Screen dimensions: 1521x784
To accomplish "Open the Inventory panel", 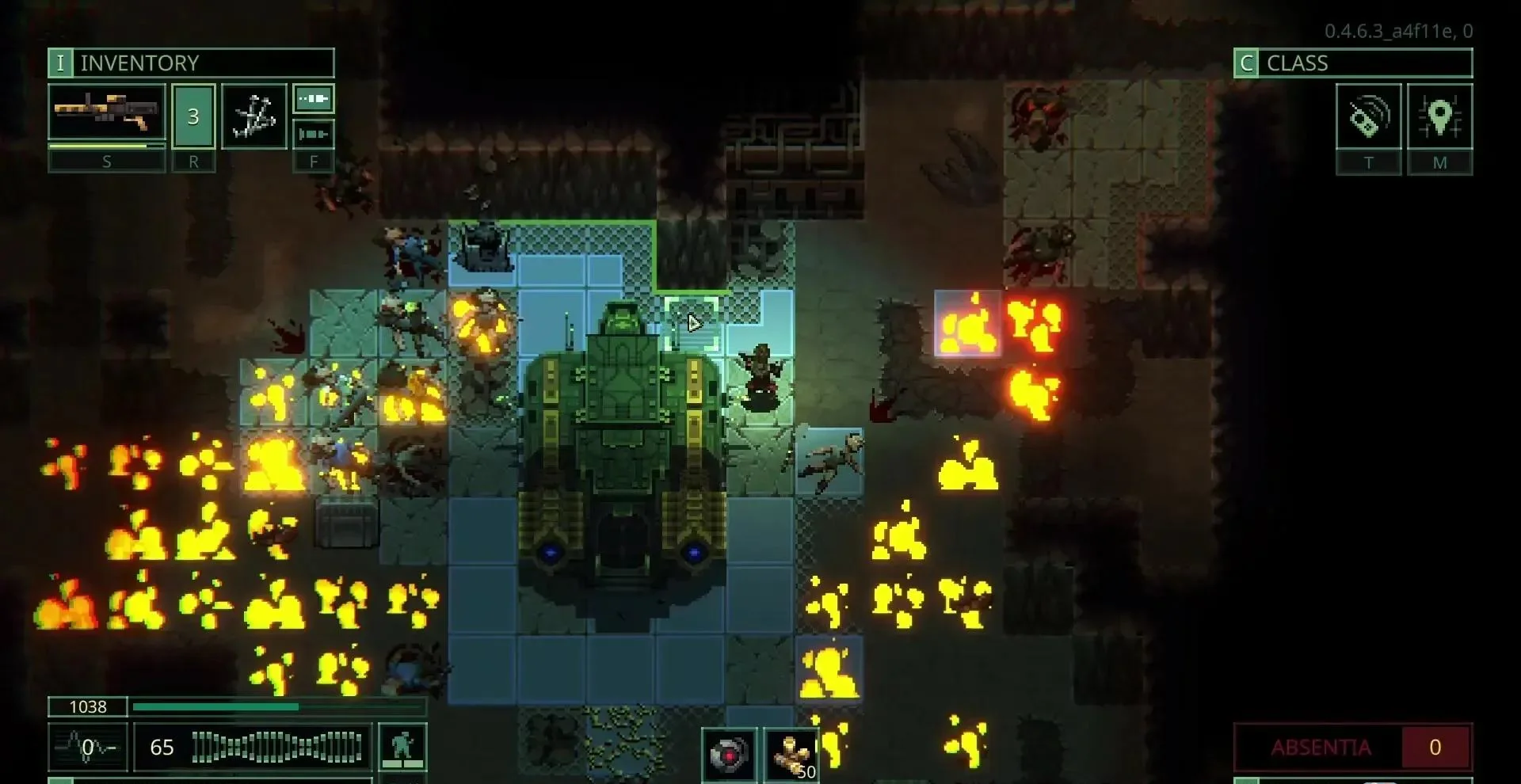I will (x=191, y=63).
